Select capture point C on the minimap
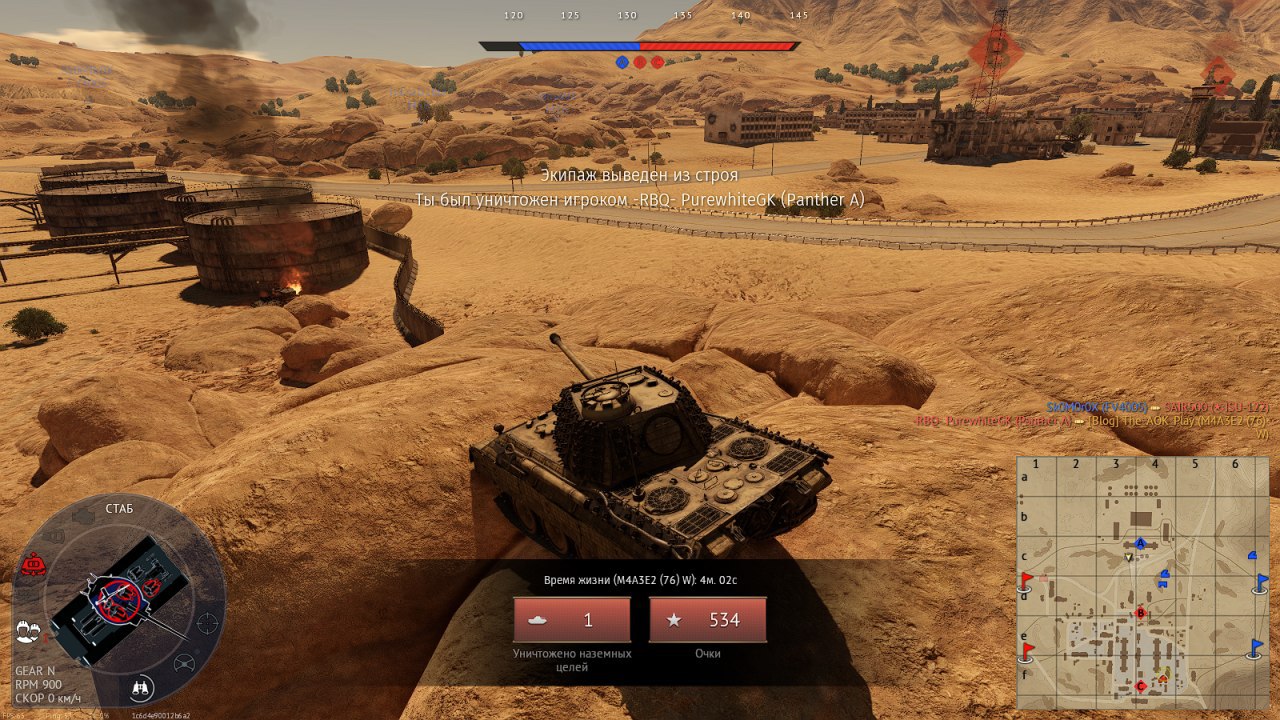The image size is (1280, 720). point(1141,686)
